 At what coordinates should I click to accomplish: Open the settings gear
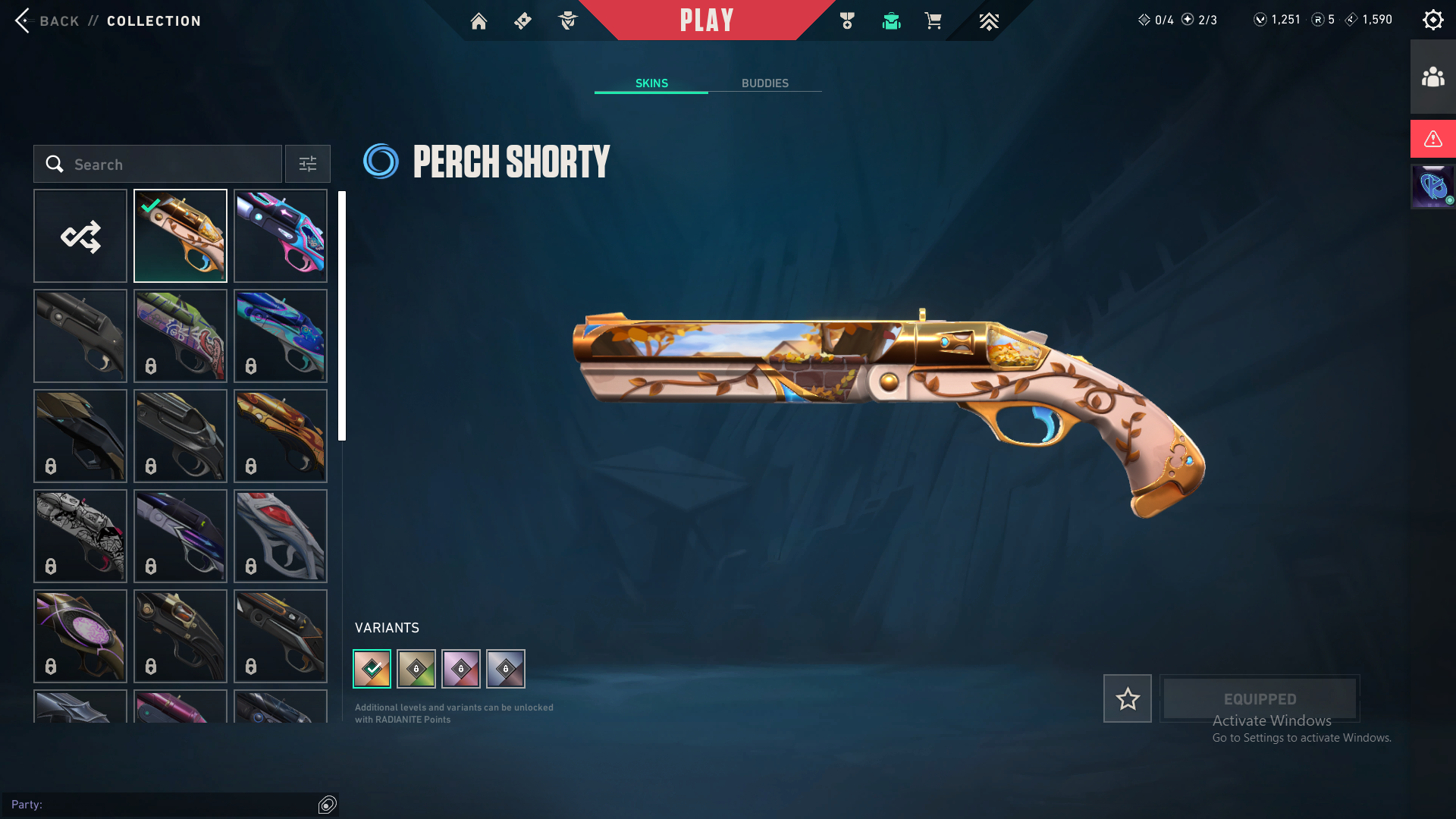click(x=1432, y=20)
